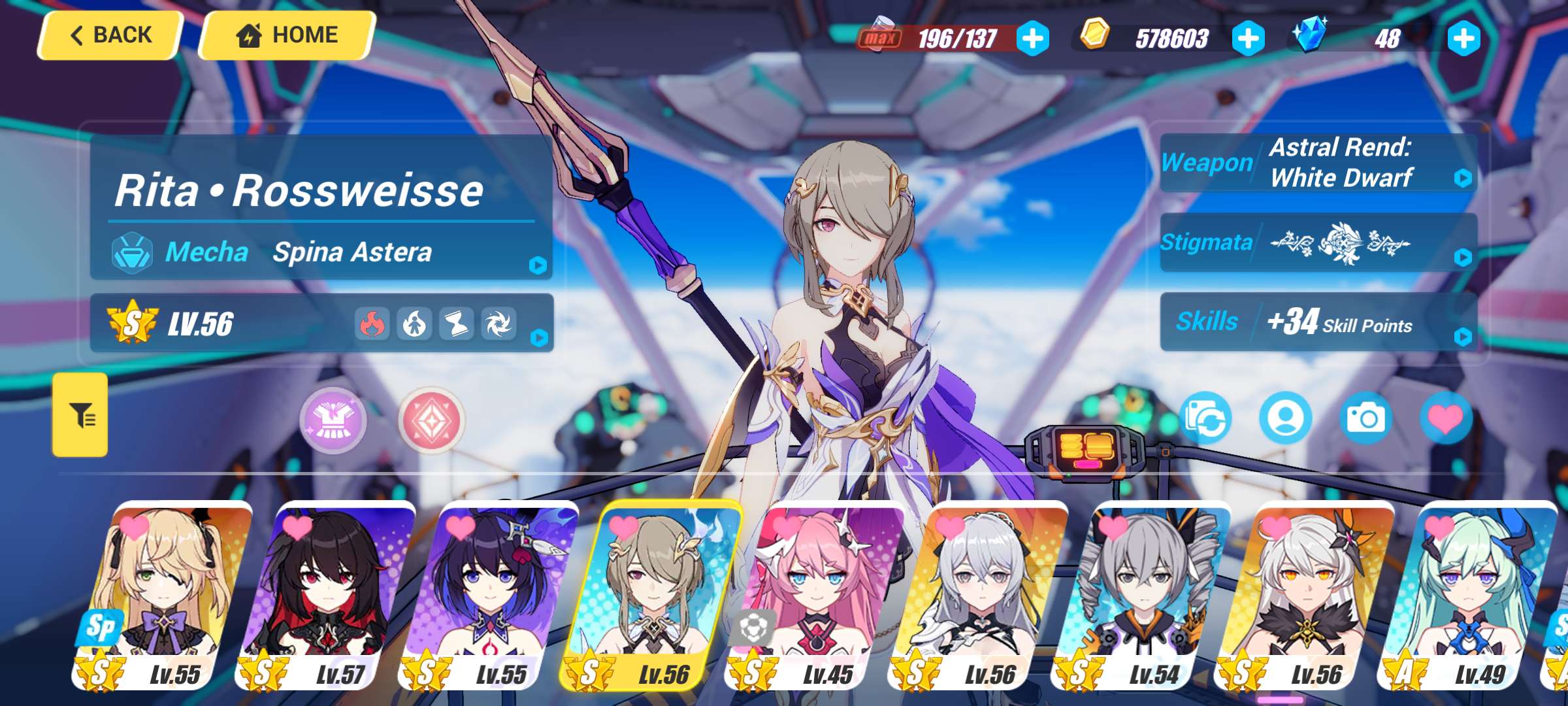1568x706 pixels.
Task: Open the LV.56 rank details row
Action: pos(321,324)
